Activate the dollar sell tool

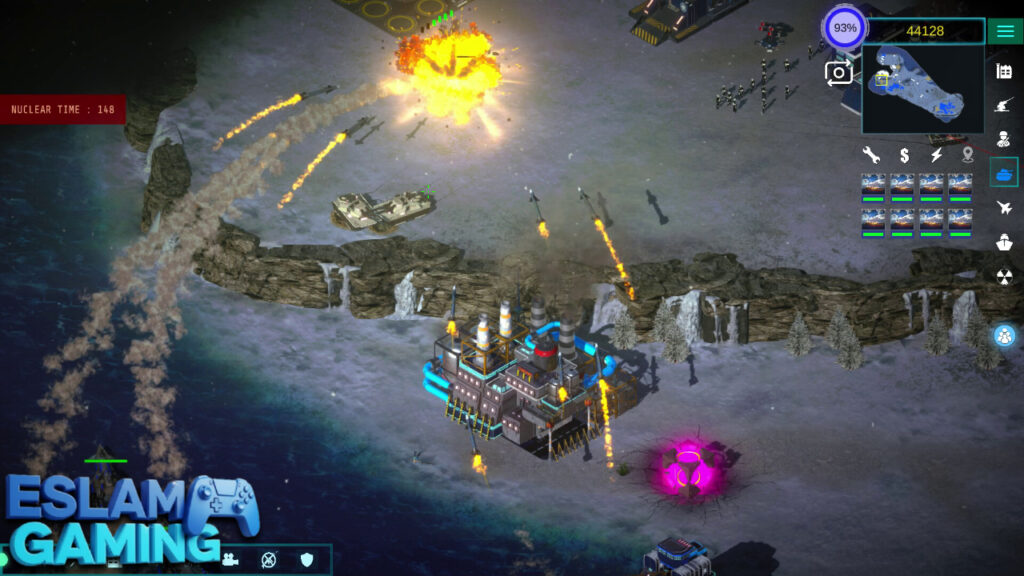[x=904, y=155]
